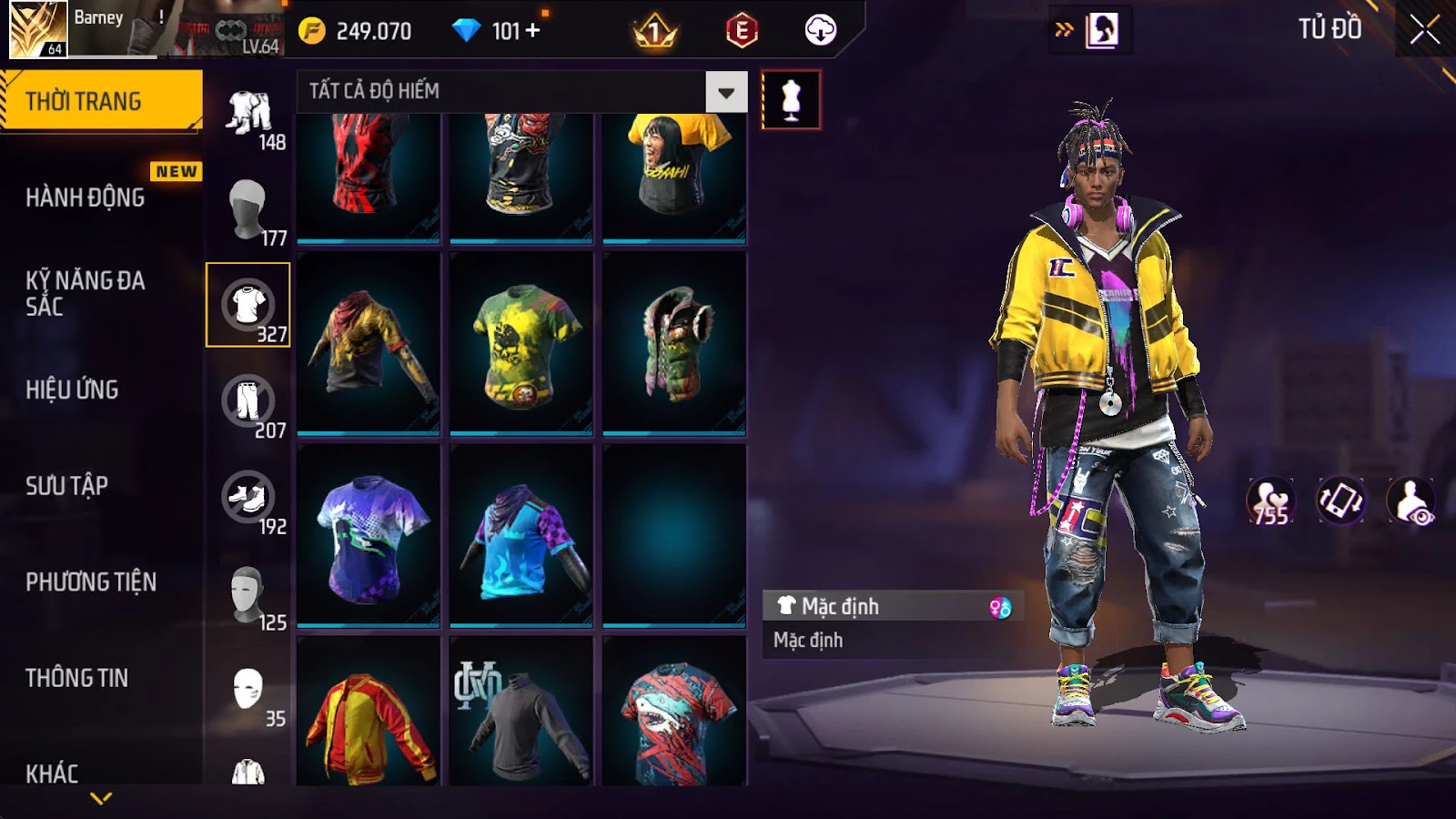Close the wardrobe screen
This screenshot has height=819, width=1456.
pyautogui.click(x=1424, y=30)
